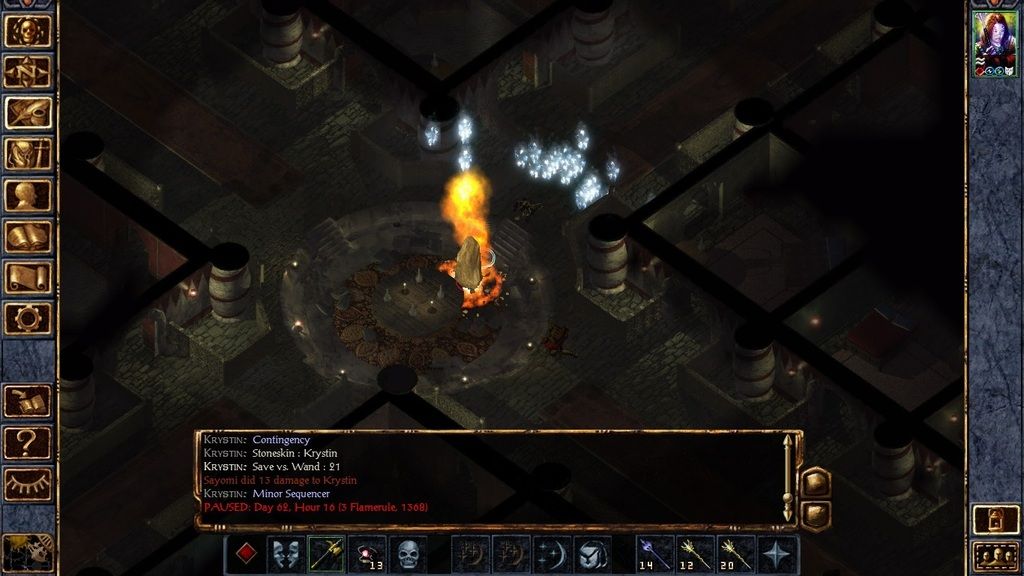
Task: Select Krystin's character portrait
Action: [995, 44]
